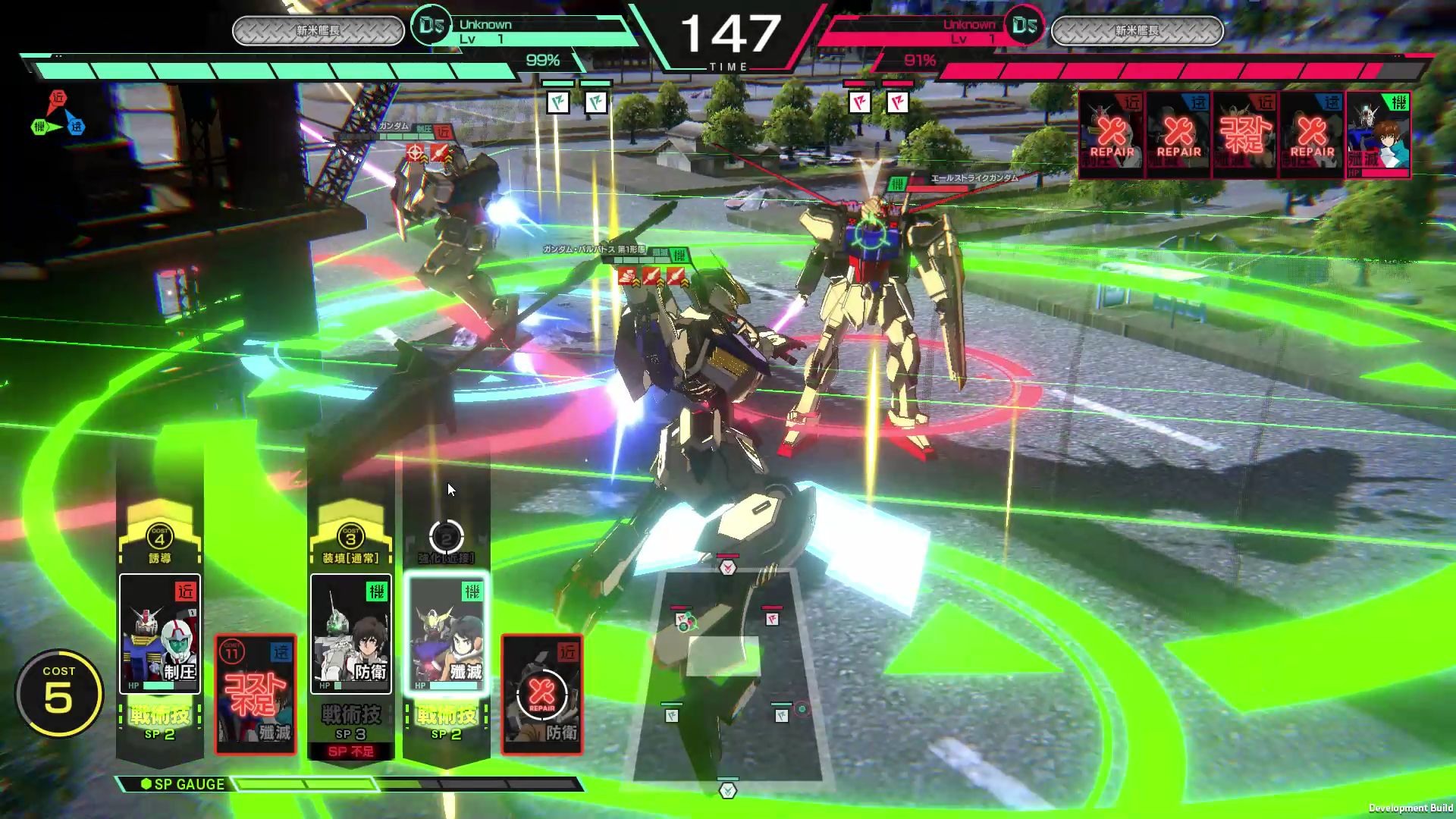Screen dimensions: 1456x819
Task: Select the top base marker on the minimap
Action: [727, 566]
